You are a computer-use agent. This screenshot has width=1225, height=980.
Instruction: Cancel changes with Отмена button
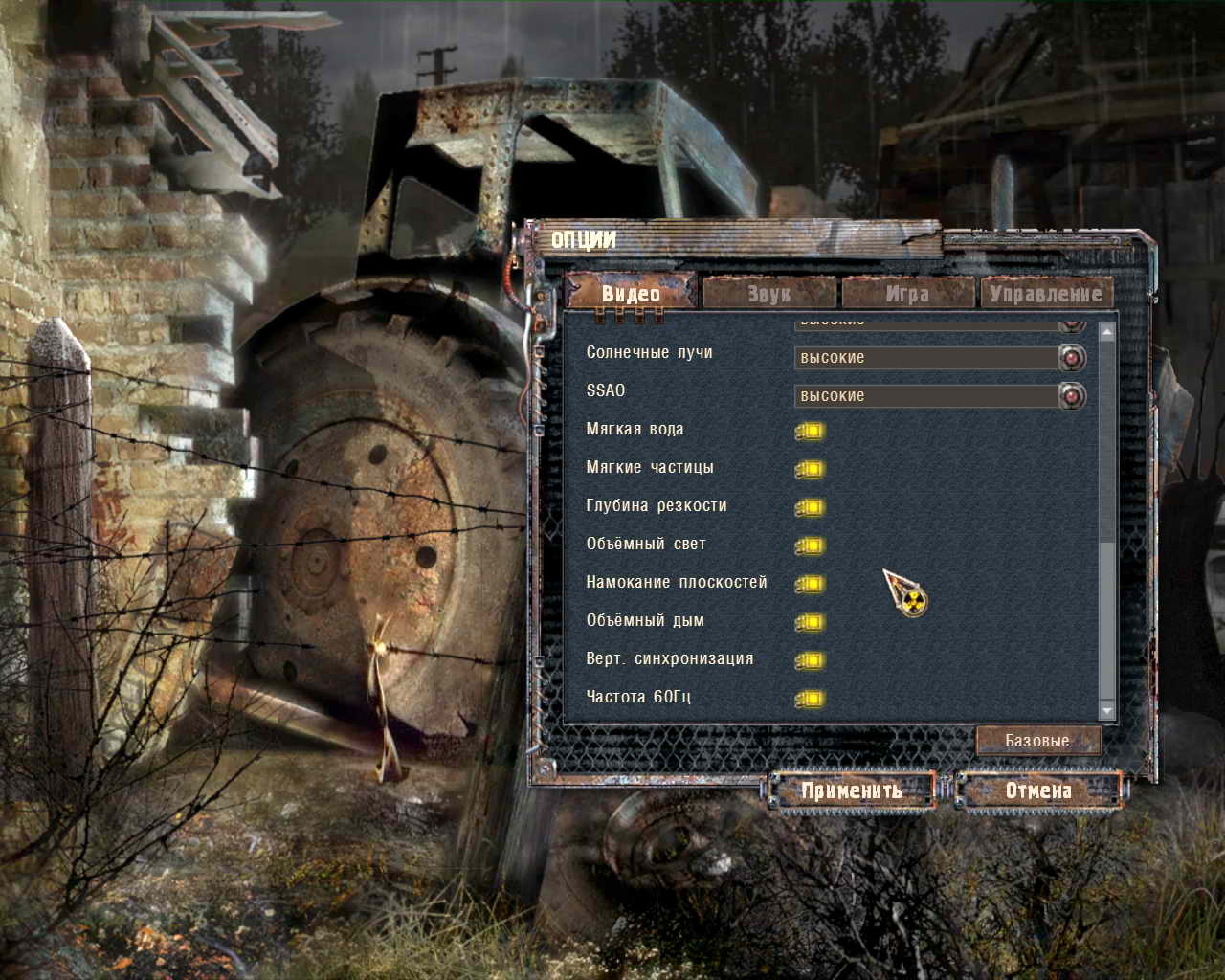pos(1038,791)
